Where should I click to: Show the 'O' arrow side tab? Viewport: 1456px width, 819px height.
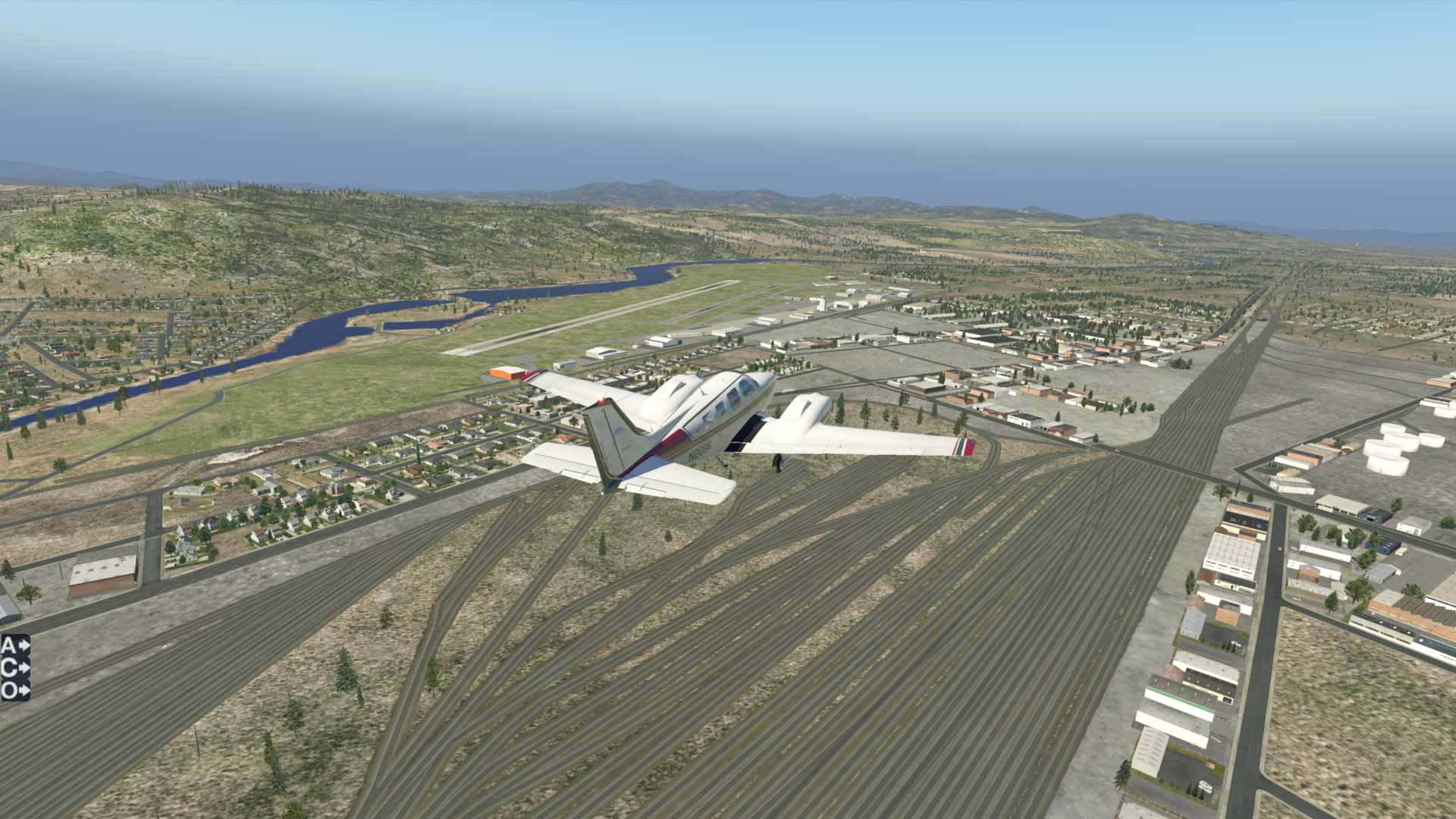[14, 691]
